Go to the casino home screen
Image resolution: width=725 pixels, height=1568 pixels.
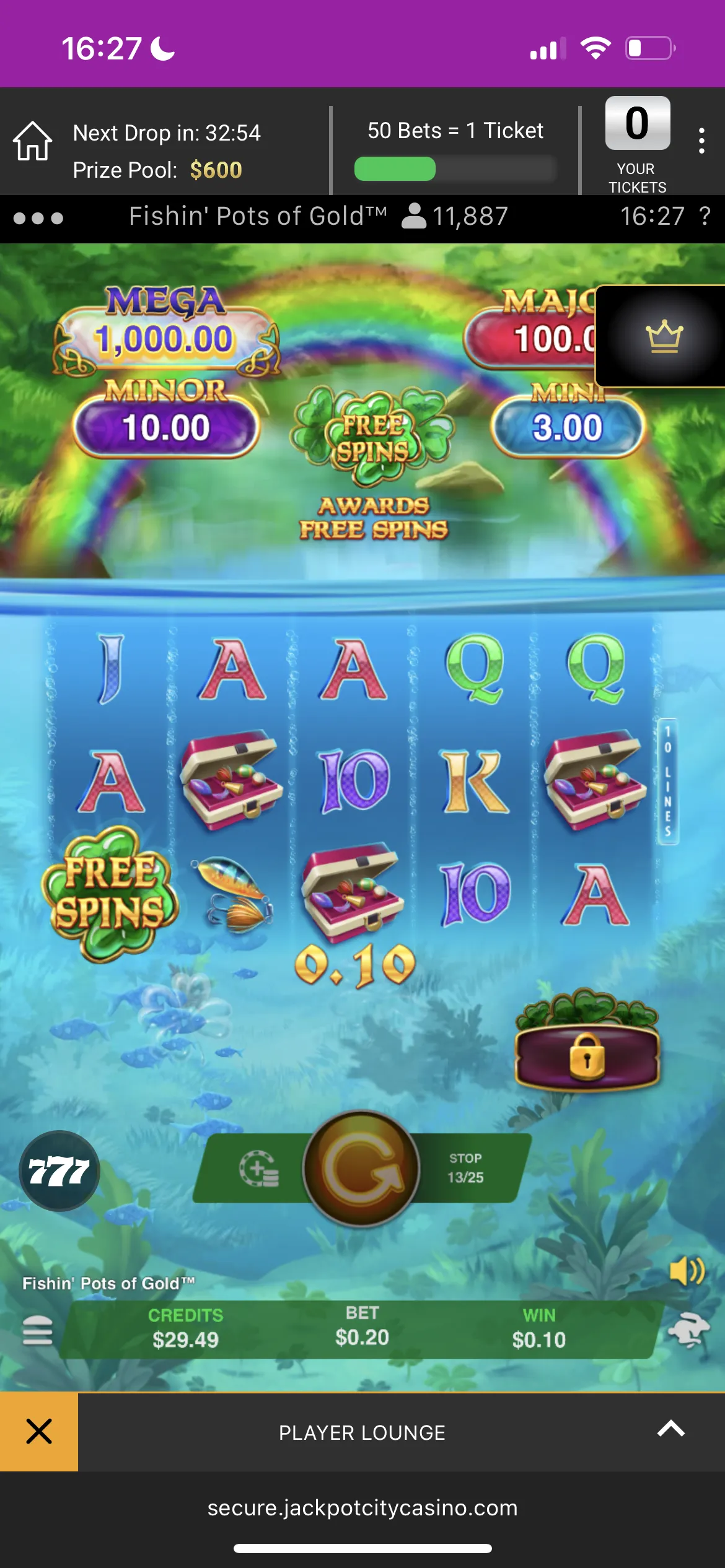[33, 141]
